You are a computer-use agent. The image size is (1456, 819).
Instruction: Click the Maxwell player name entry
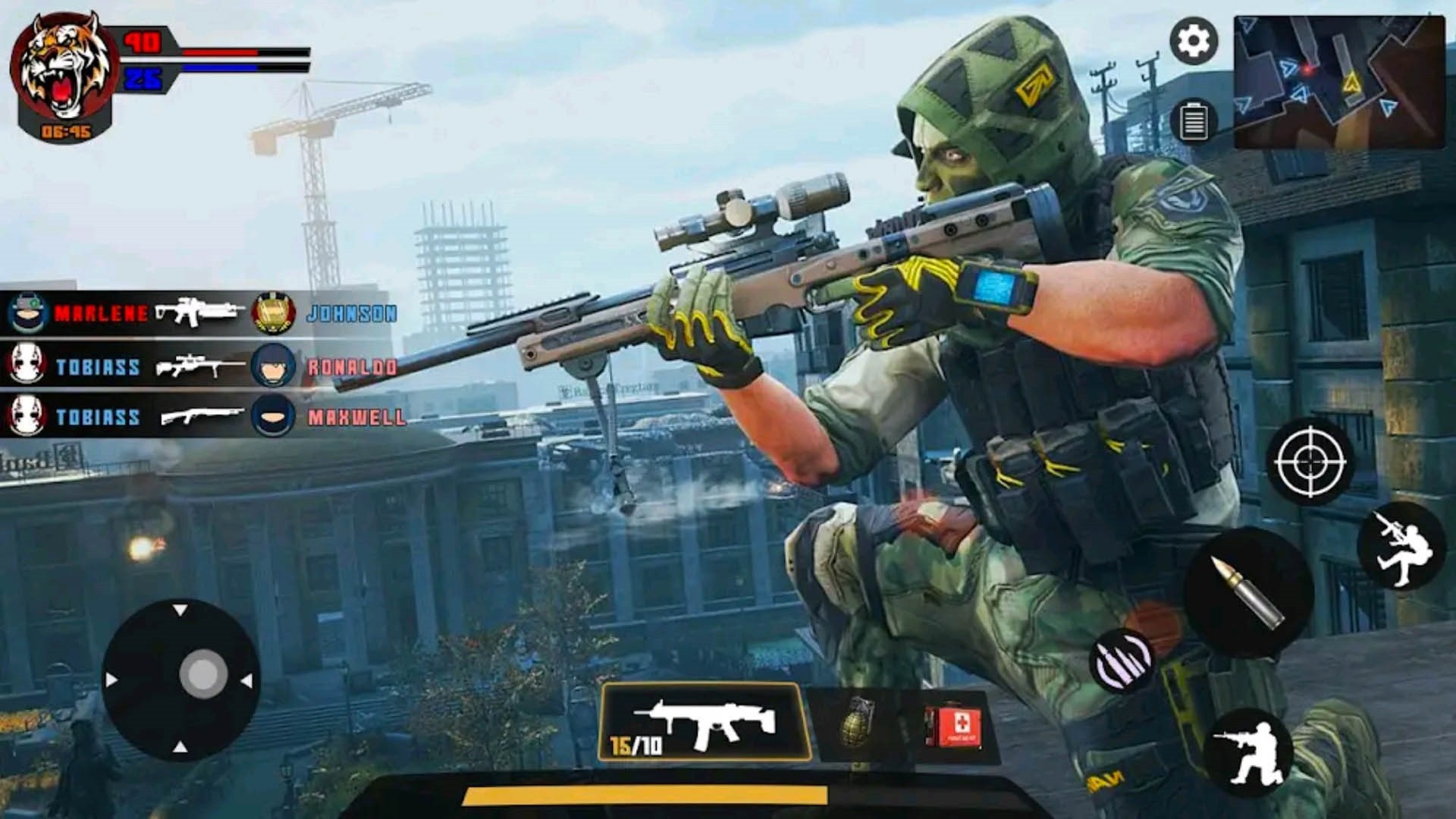pos(356,417)
